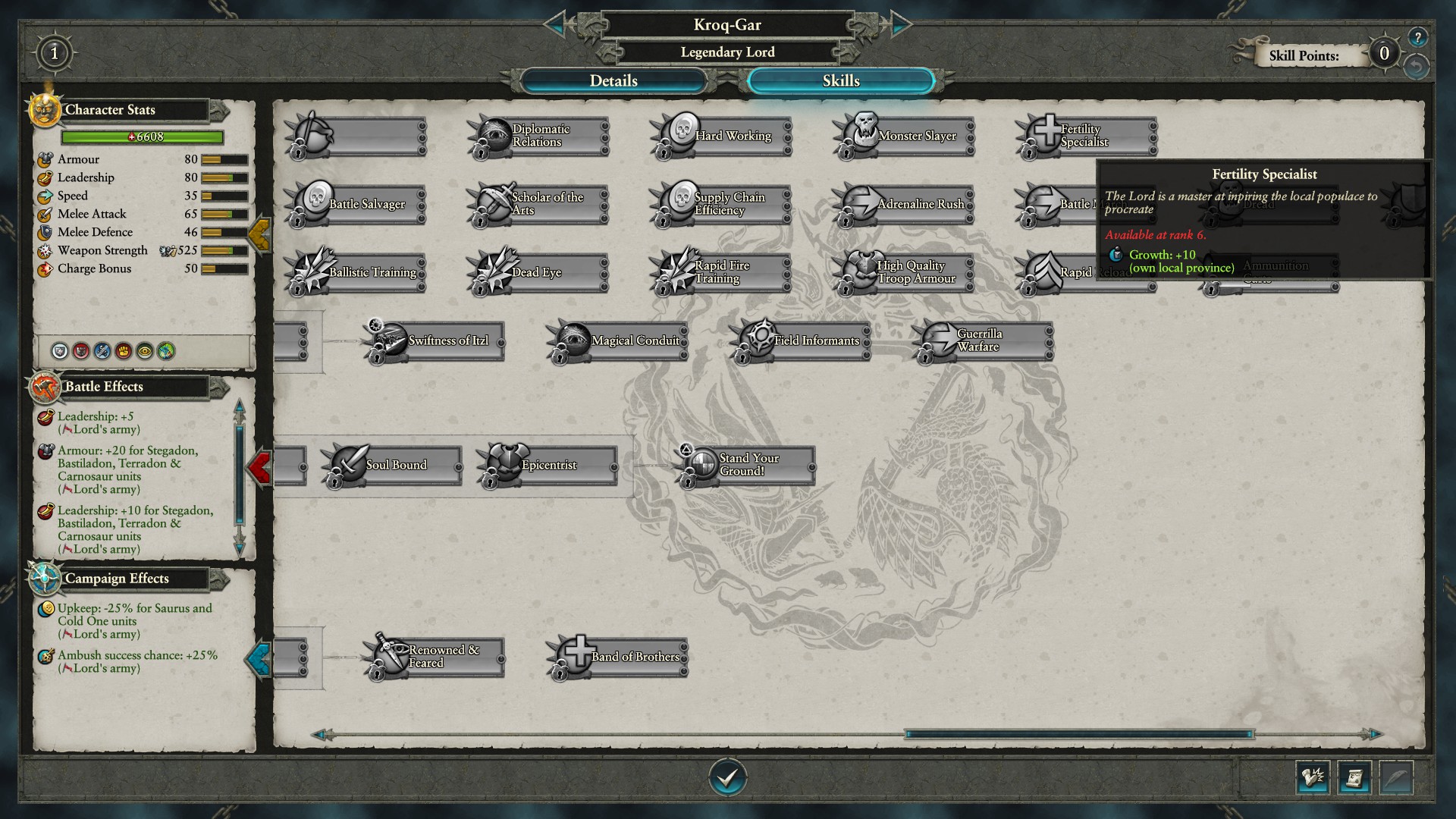Switch to the Details tab
This screenshot has width=1456, height=819.
pyautogui.click(x=613, y=81)
